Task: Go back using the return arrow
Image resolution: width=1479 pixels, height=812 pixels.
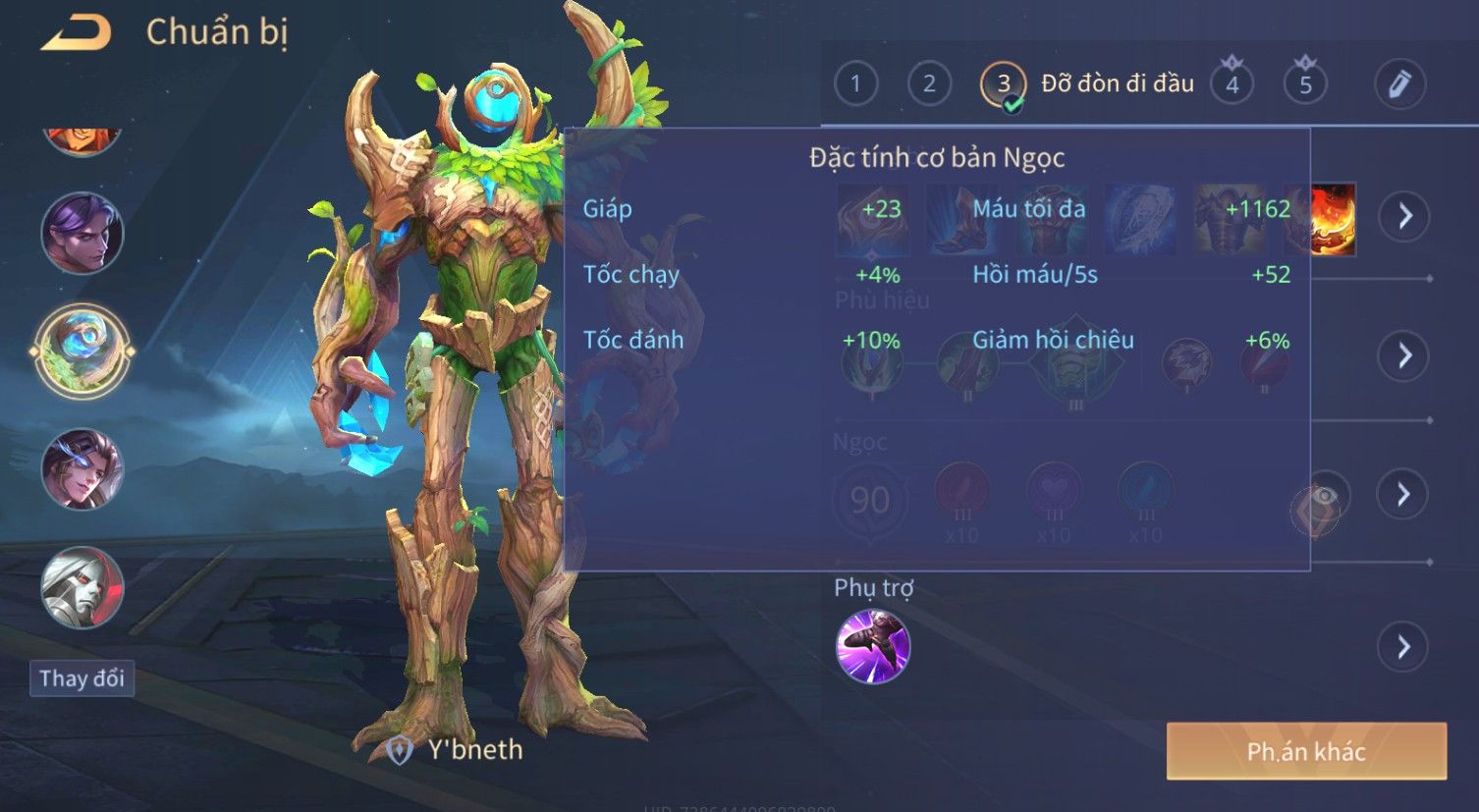Action: pos(76,33)
